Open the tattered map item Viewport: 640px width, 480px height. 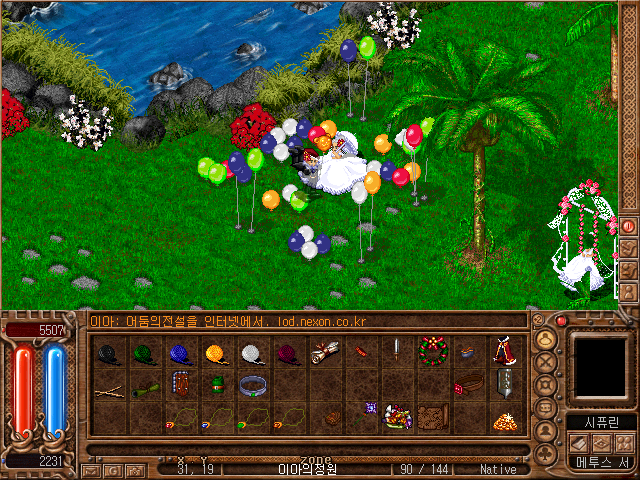pyautogui.click(x=432, y=417)
